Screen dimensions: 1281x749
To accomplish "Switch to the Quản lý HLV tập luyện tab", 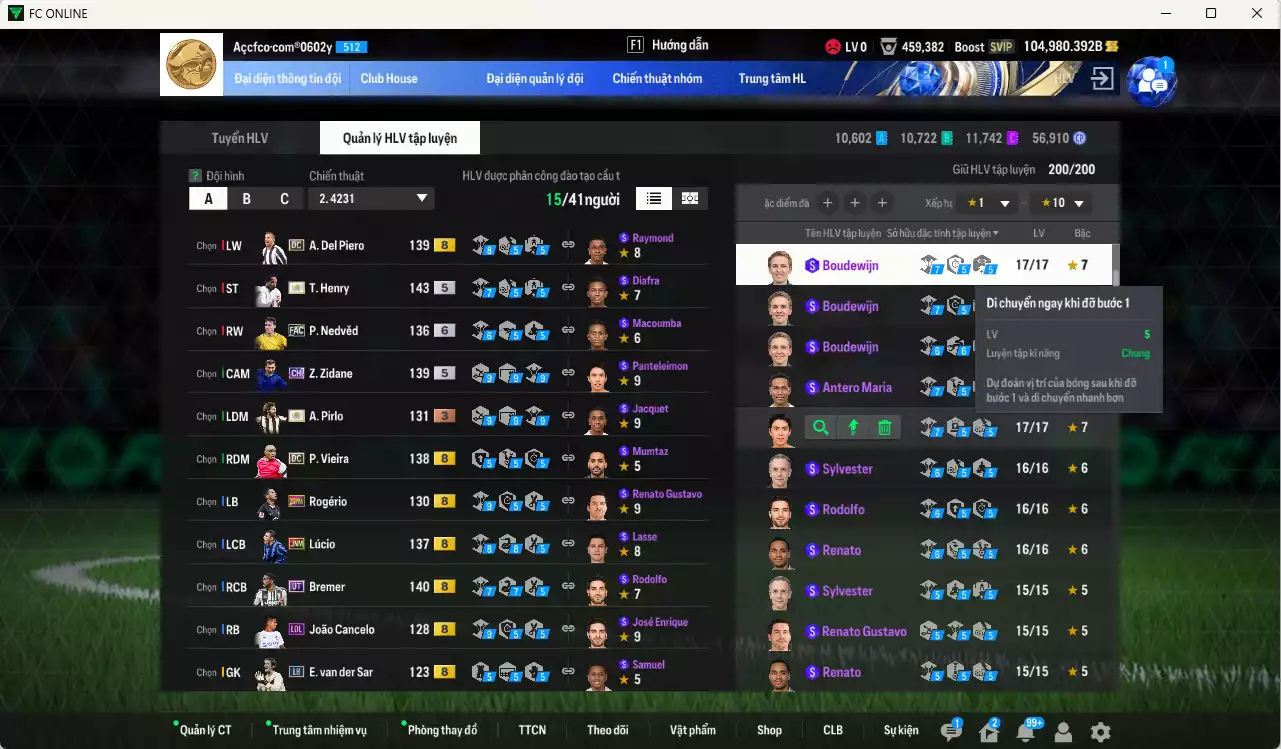I will [x=399, y=137].
